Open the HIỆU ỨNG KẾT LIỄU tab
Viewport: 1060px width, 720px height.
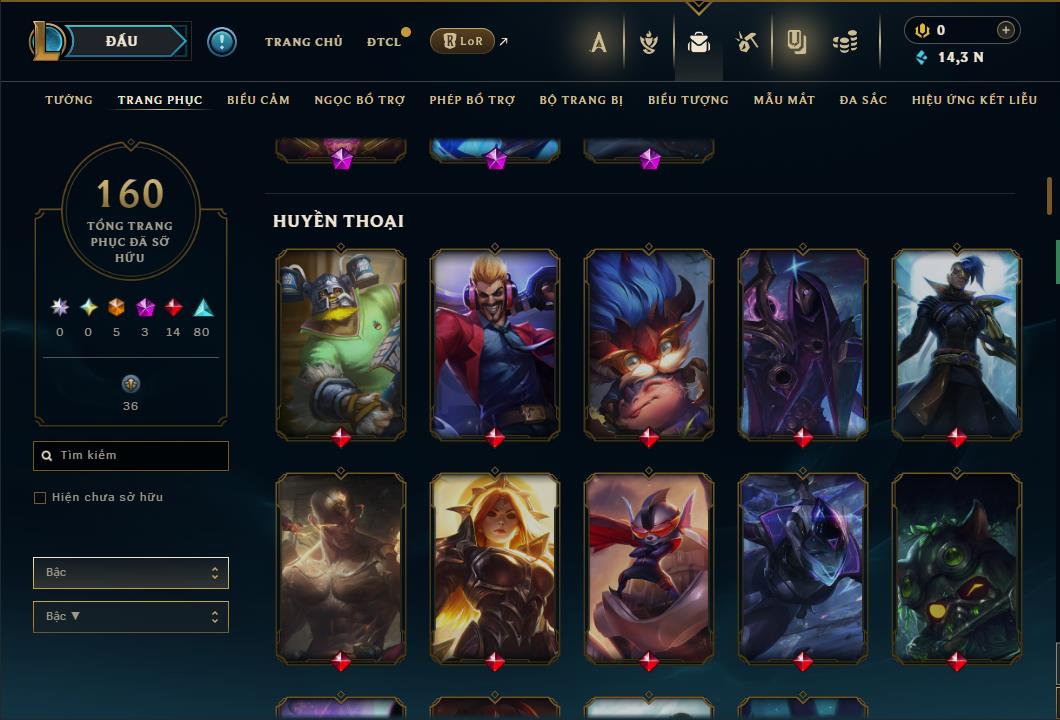[975, 100]
